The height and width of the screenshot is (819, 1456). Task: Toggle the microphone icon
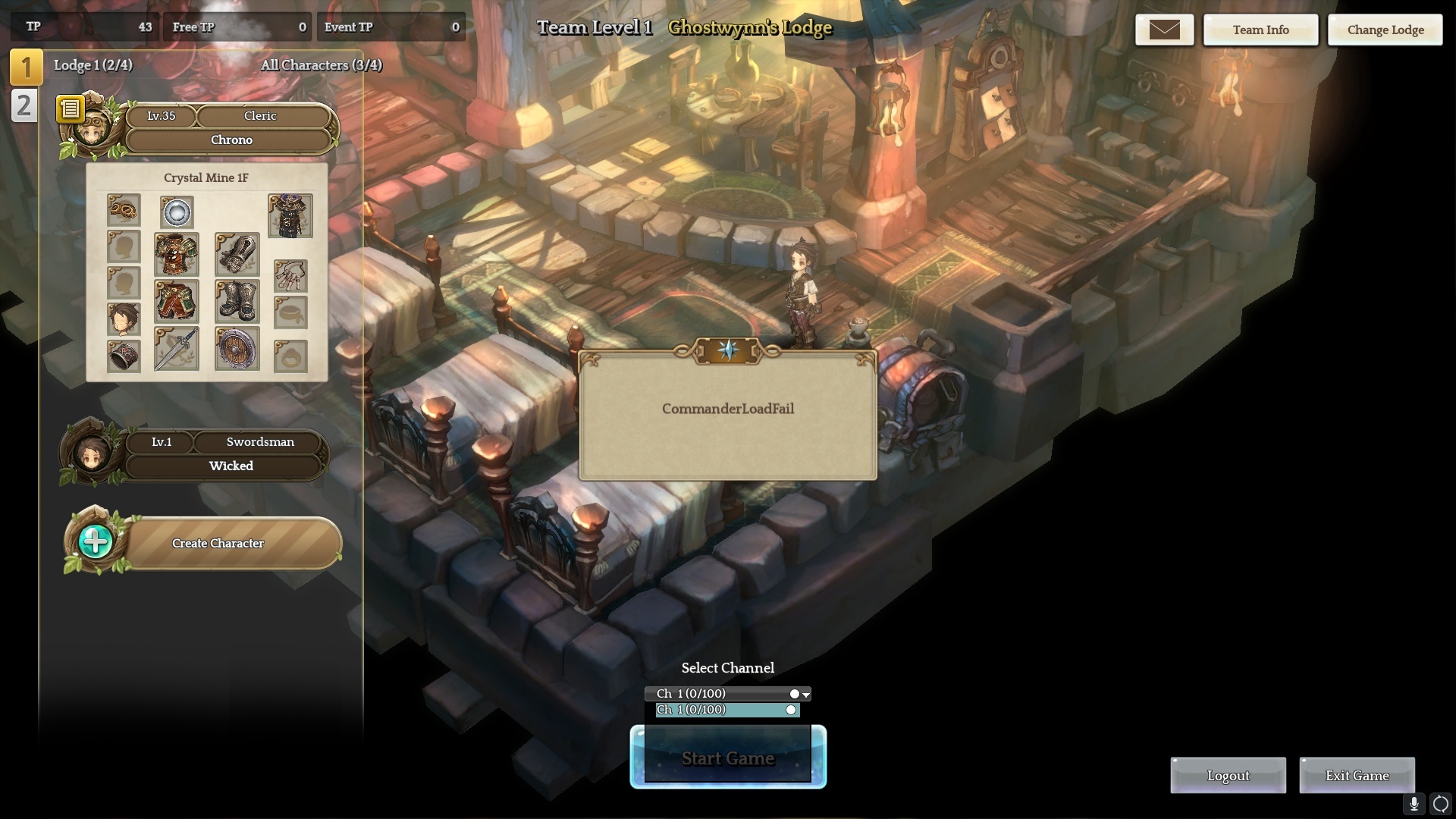click(x=1414, y=804)
